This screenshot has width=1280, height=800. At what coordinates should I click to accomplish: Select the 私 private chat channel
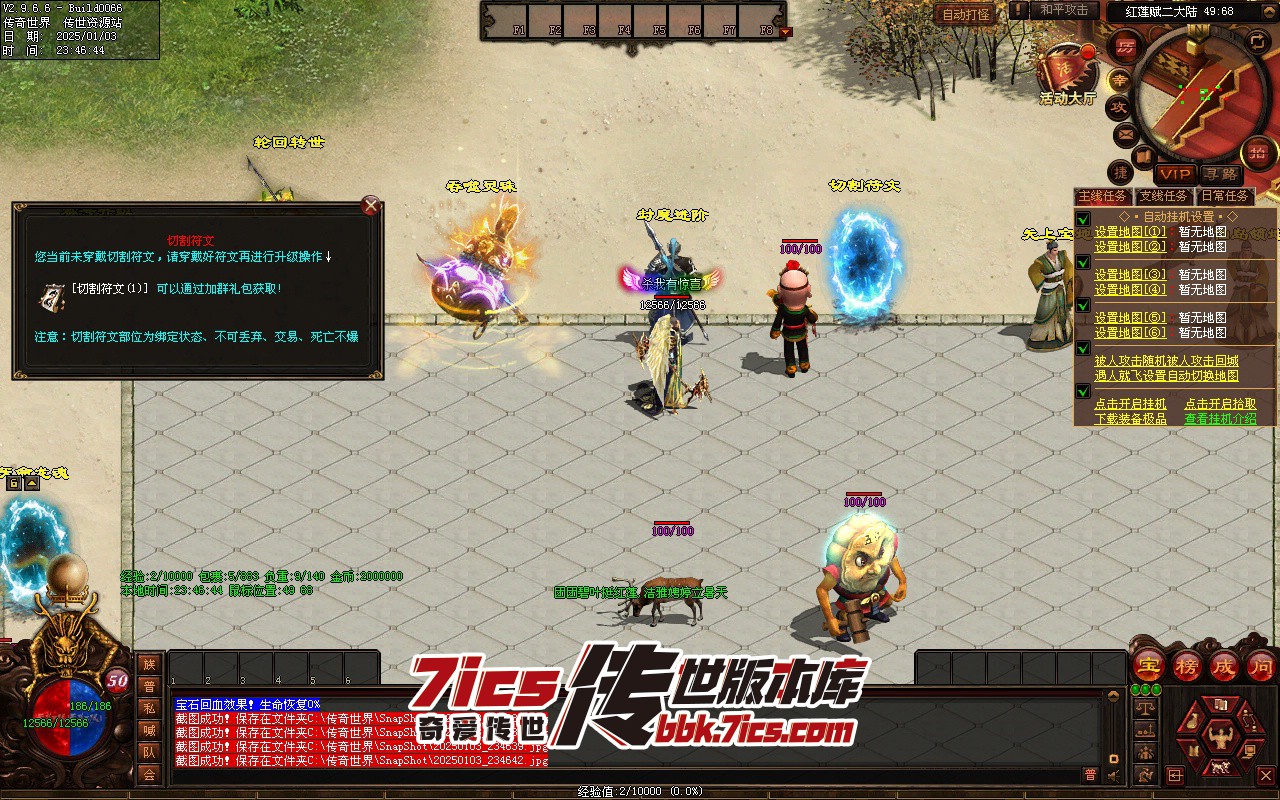(149, 708)
